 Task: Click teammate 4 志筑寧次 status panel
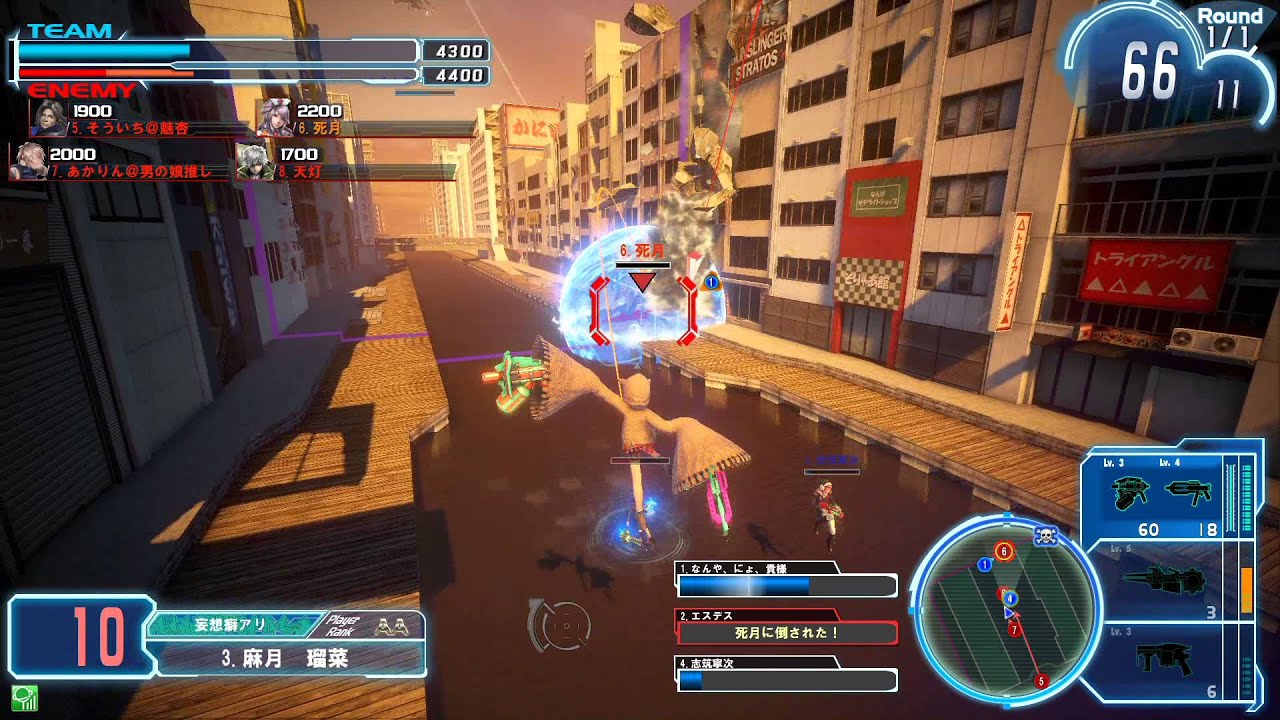coord(787,675)
